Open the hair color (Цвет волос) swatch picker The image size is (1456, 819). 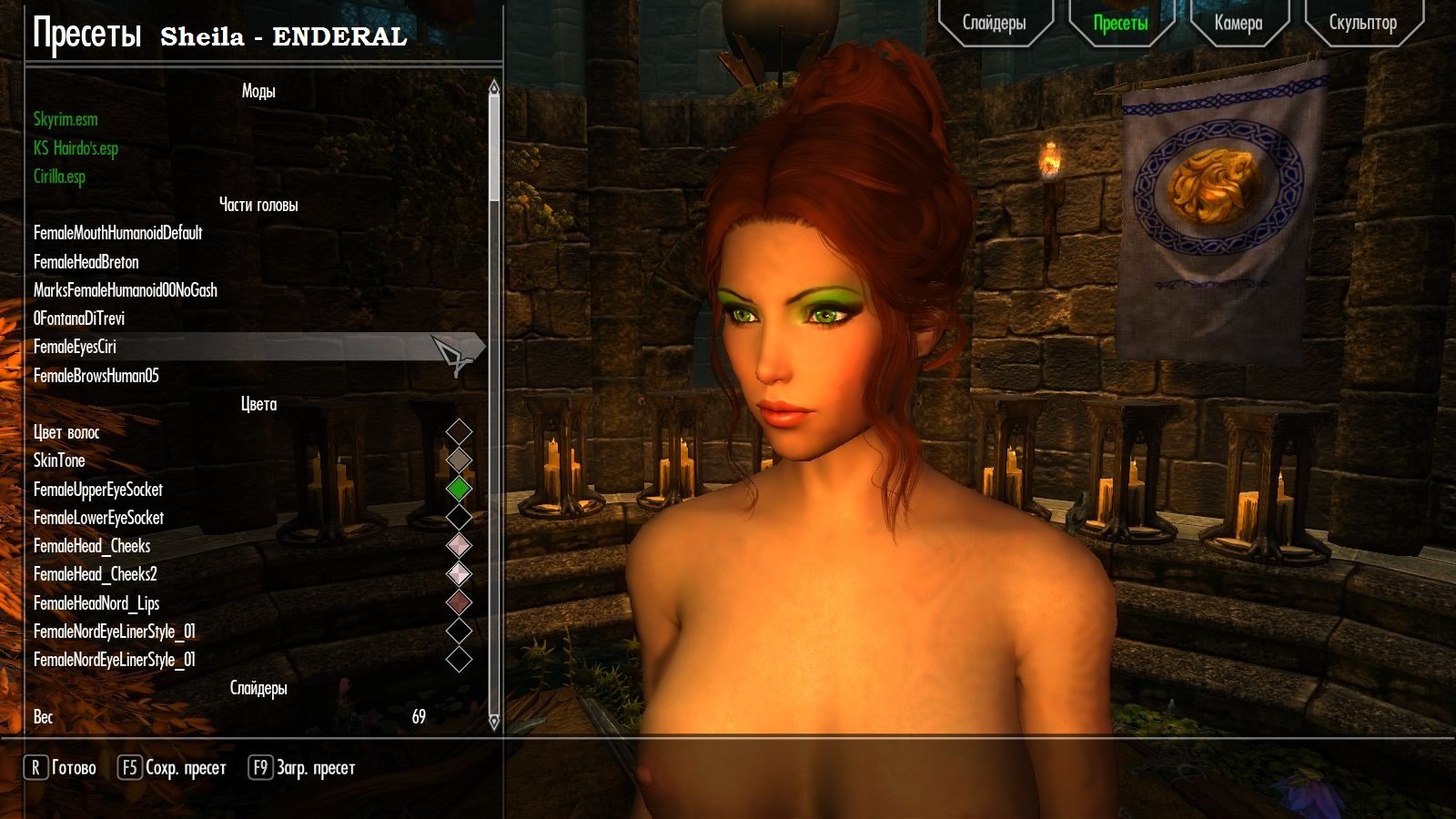(x=460, y=432)
